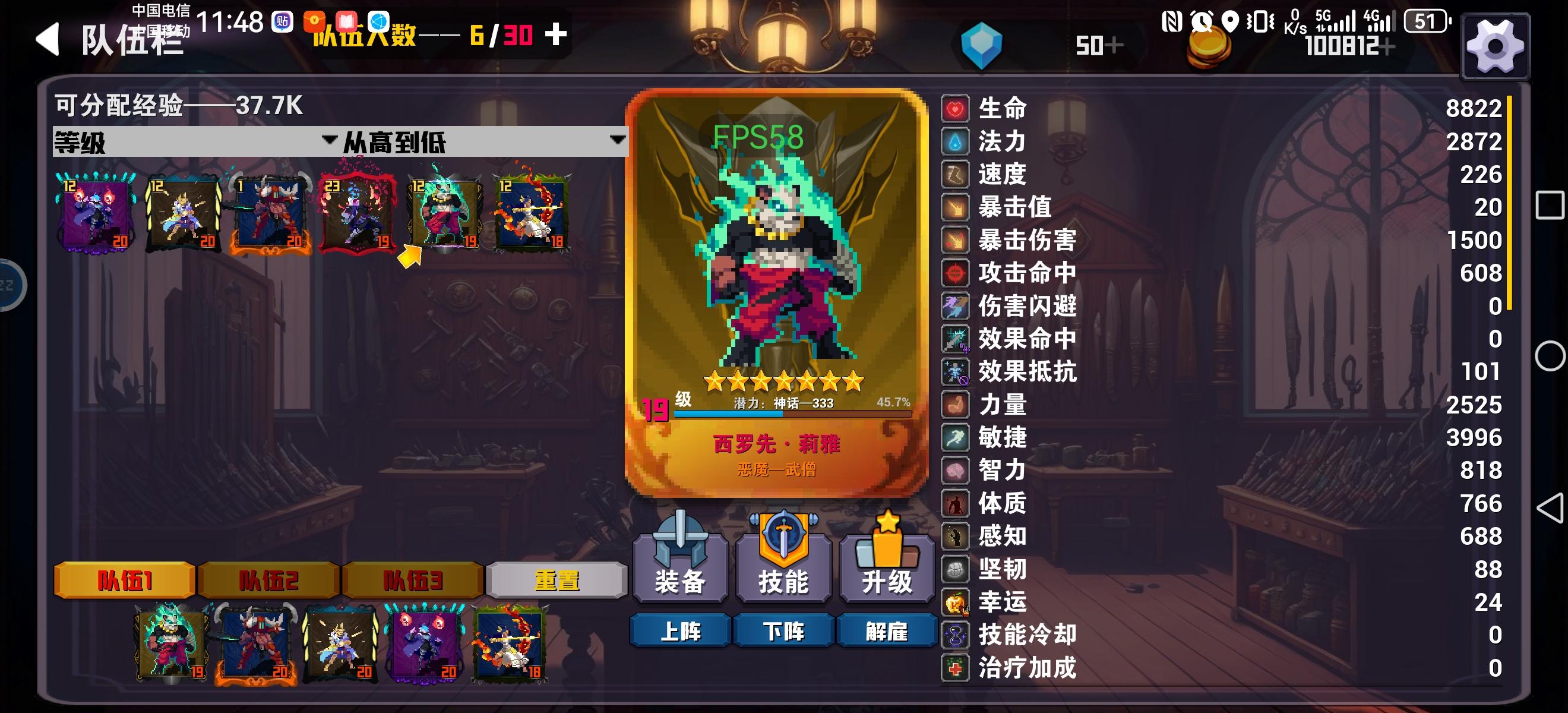
Task: Tap the 速度 speed stat icon
Action: click(x=954, y=174)
